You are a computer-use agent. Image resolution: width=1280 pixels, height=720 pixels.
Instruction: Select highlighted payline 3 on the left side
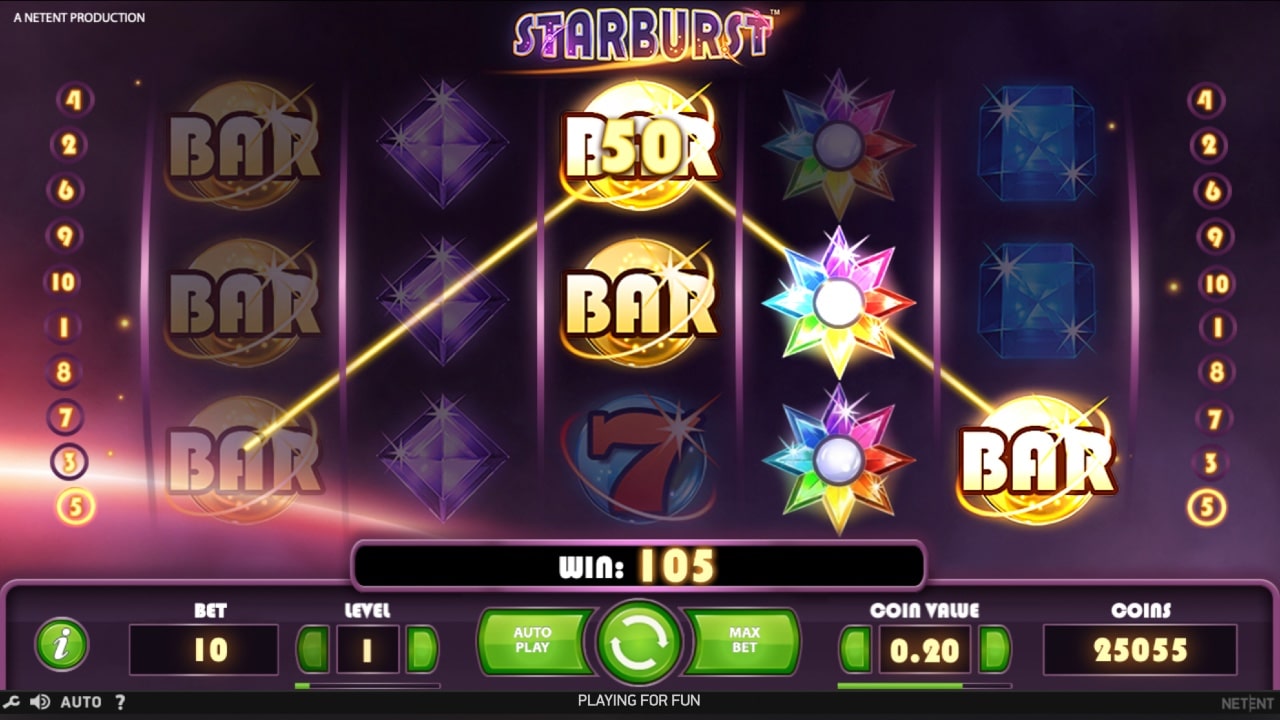pos(68,463)
